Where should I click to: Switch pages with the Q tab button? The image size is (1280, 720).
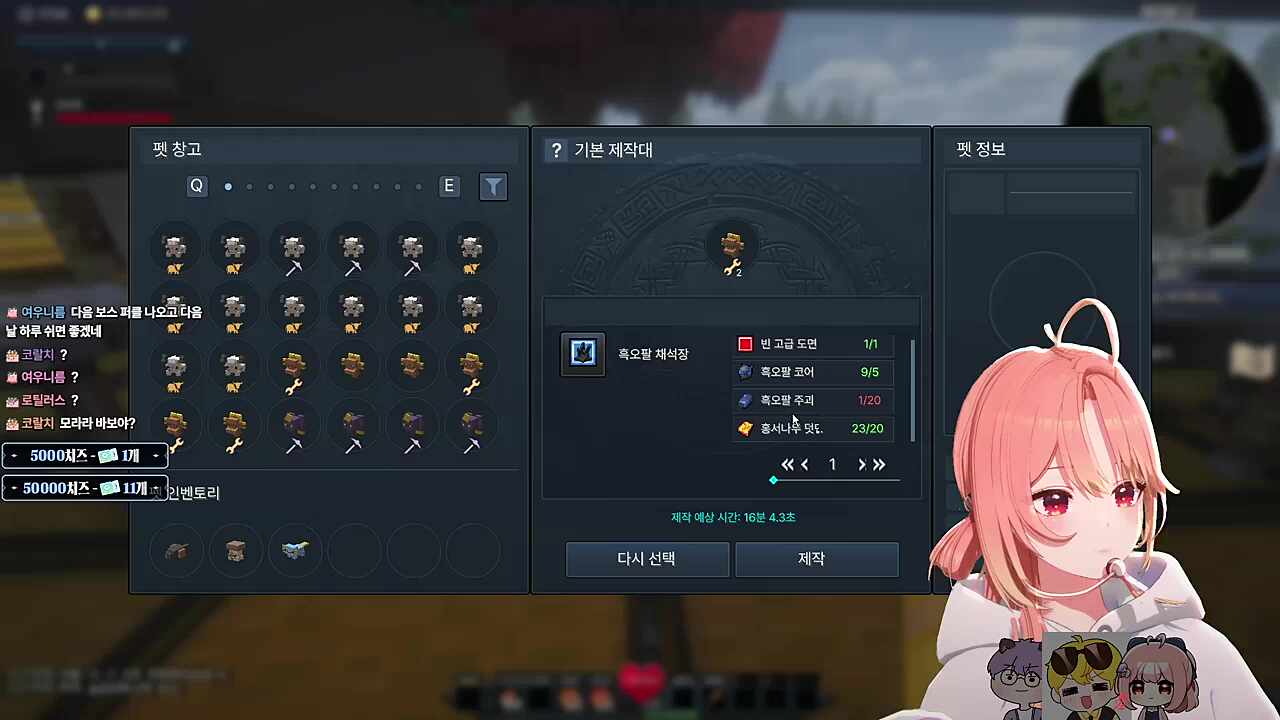196,186
